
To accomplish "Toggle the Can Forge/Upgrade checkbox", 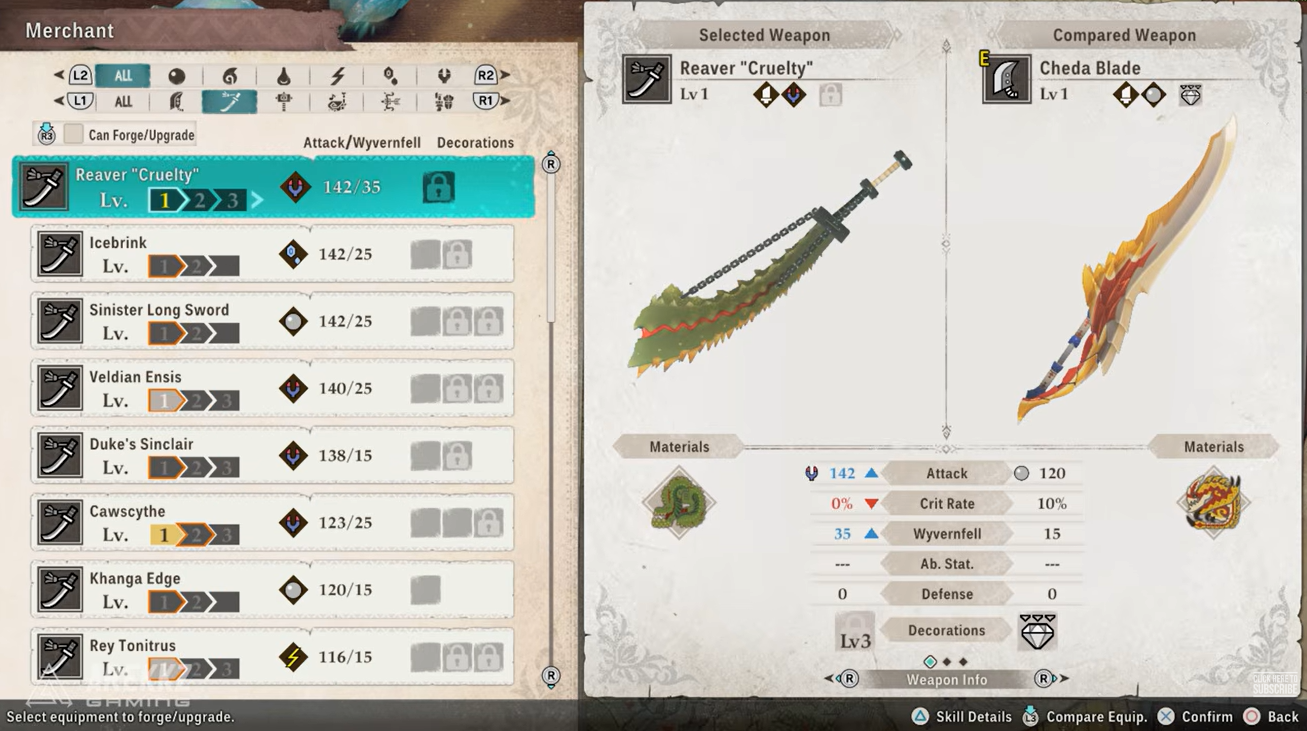I will (x=74, y=134).
